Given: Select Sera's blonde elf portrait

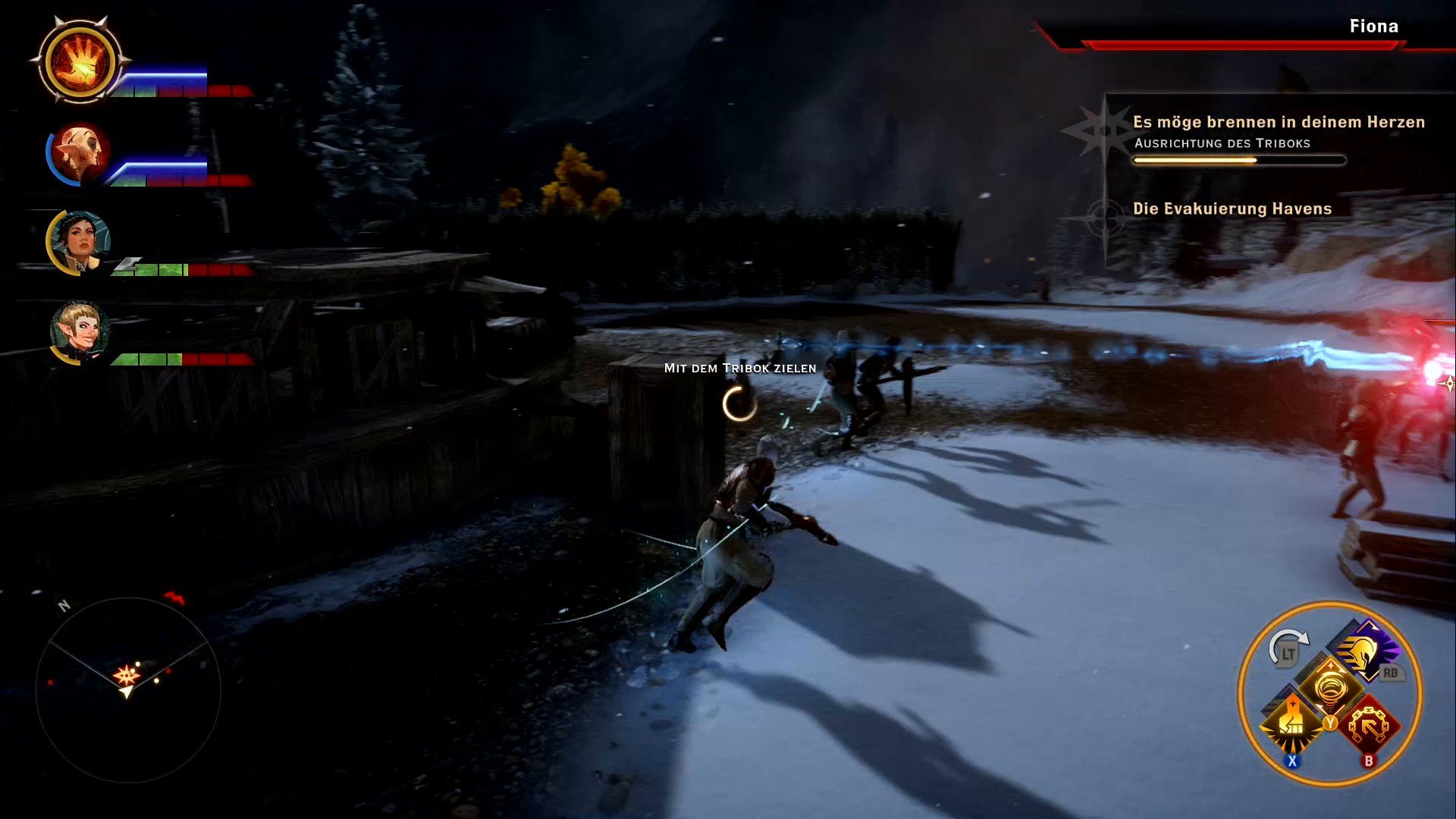Looking at the screenshot, I should click(80, 331).
